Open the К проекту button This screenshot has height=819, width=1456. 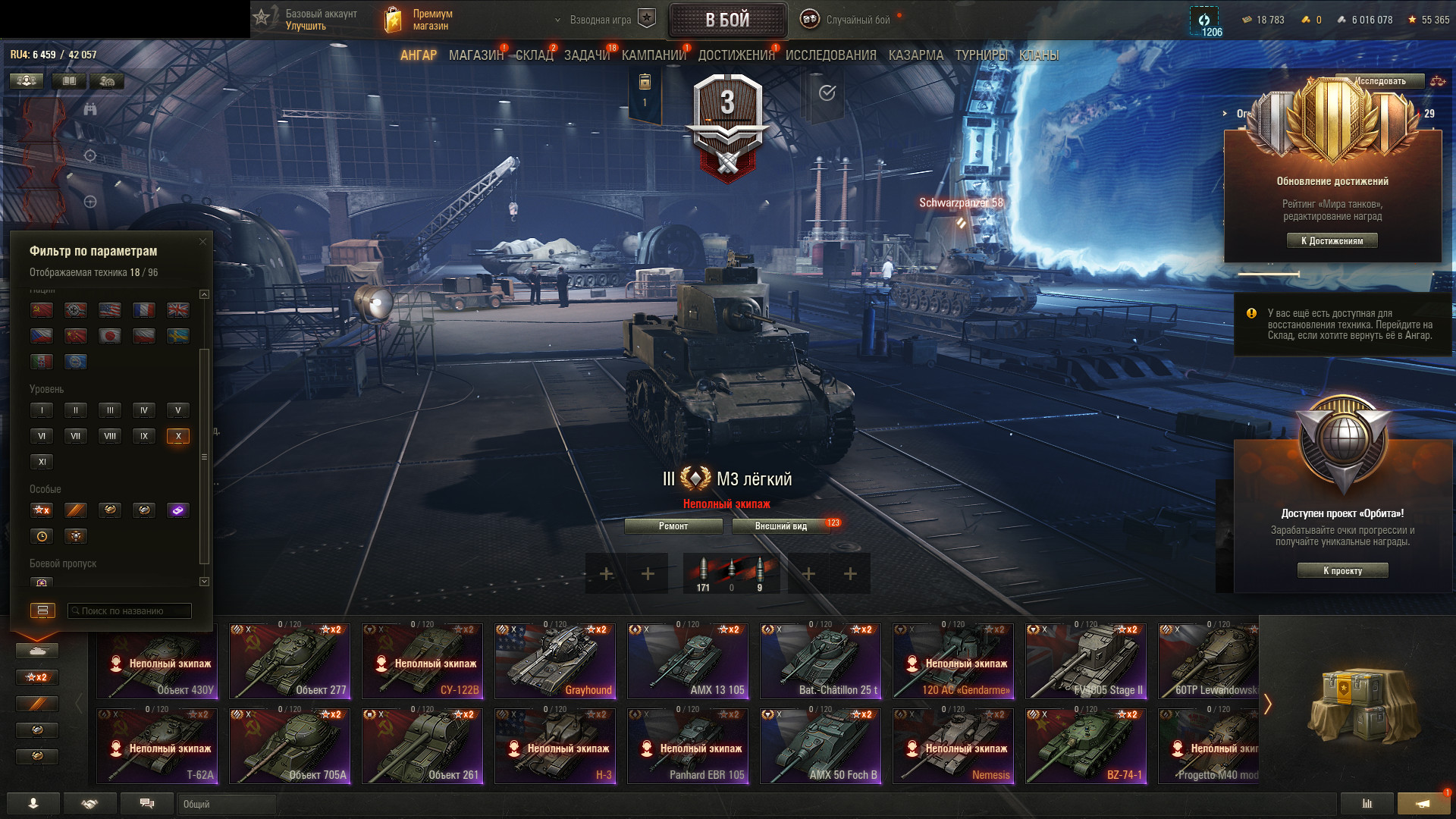1342,571
